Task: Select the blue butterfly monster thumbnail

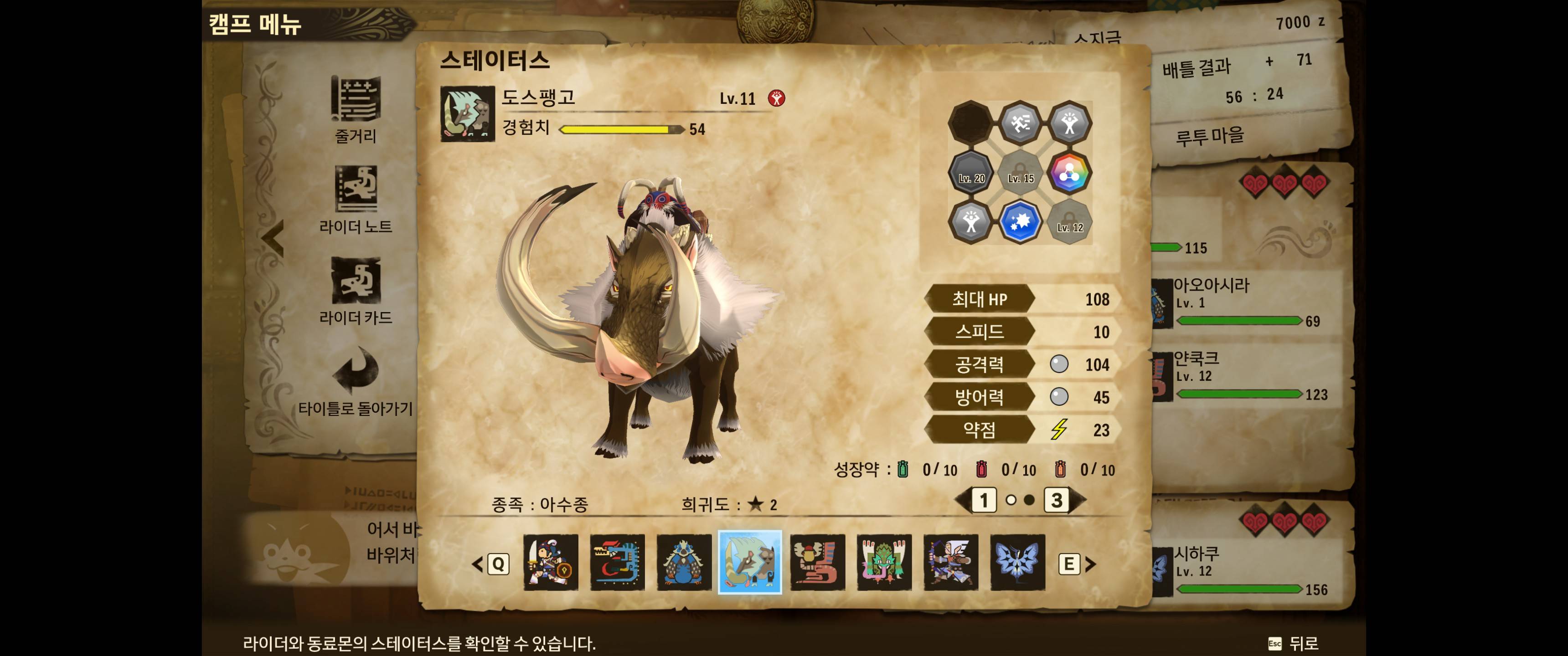Action: [x=1017, y=562]
